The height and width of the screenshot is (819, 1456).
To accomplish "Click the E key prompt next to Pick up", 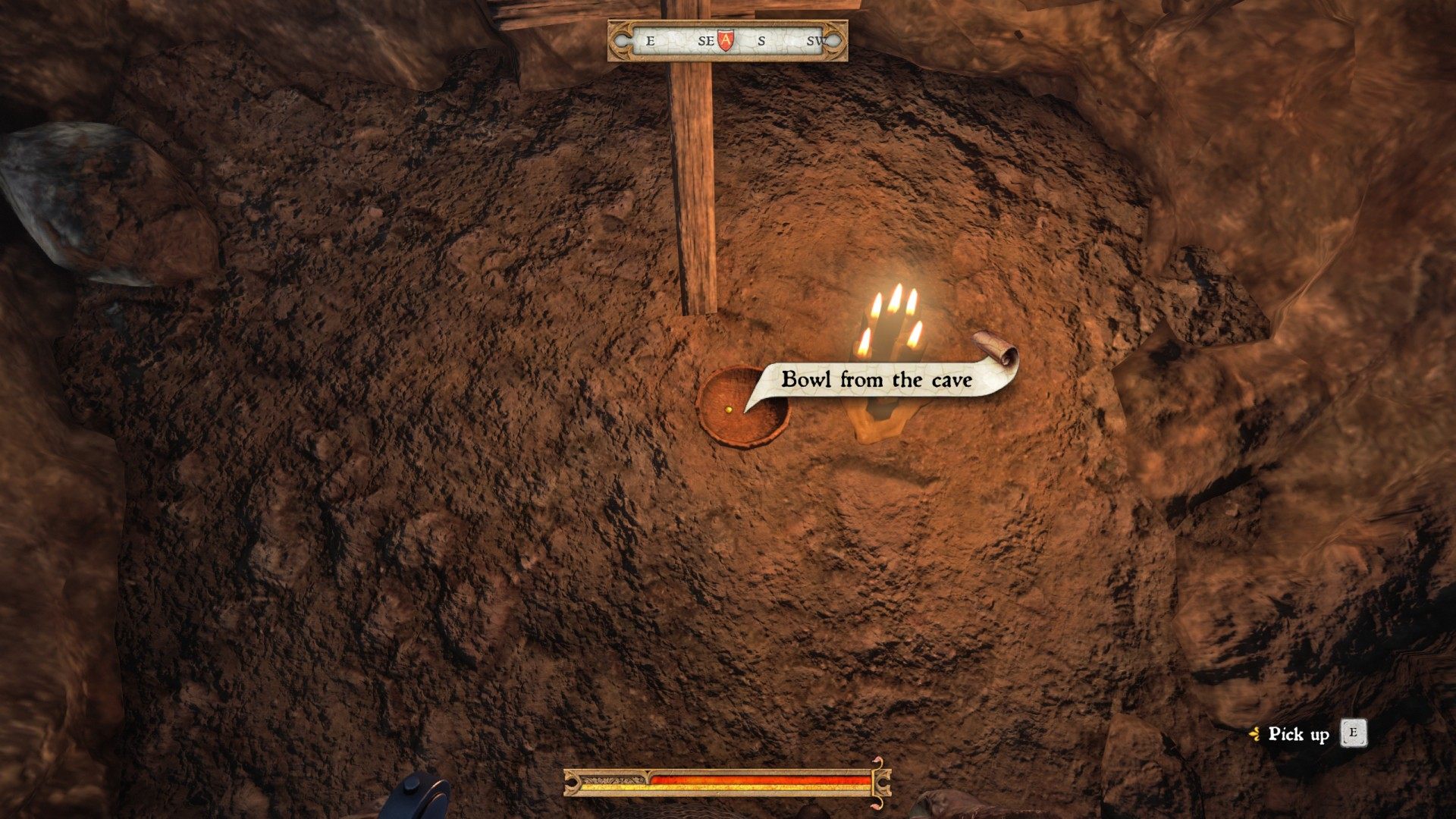I will 1352,733.
